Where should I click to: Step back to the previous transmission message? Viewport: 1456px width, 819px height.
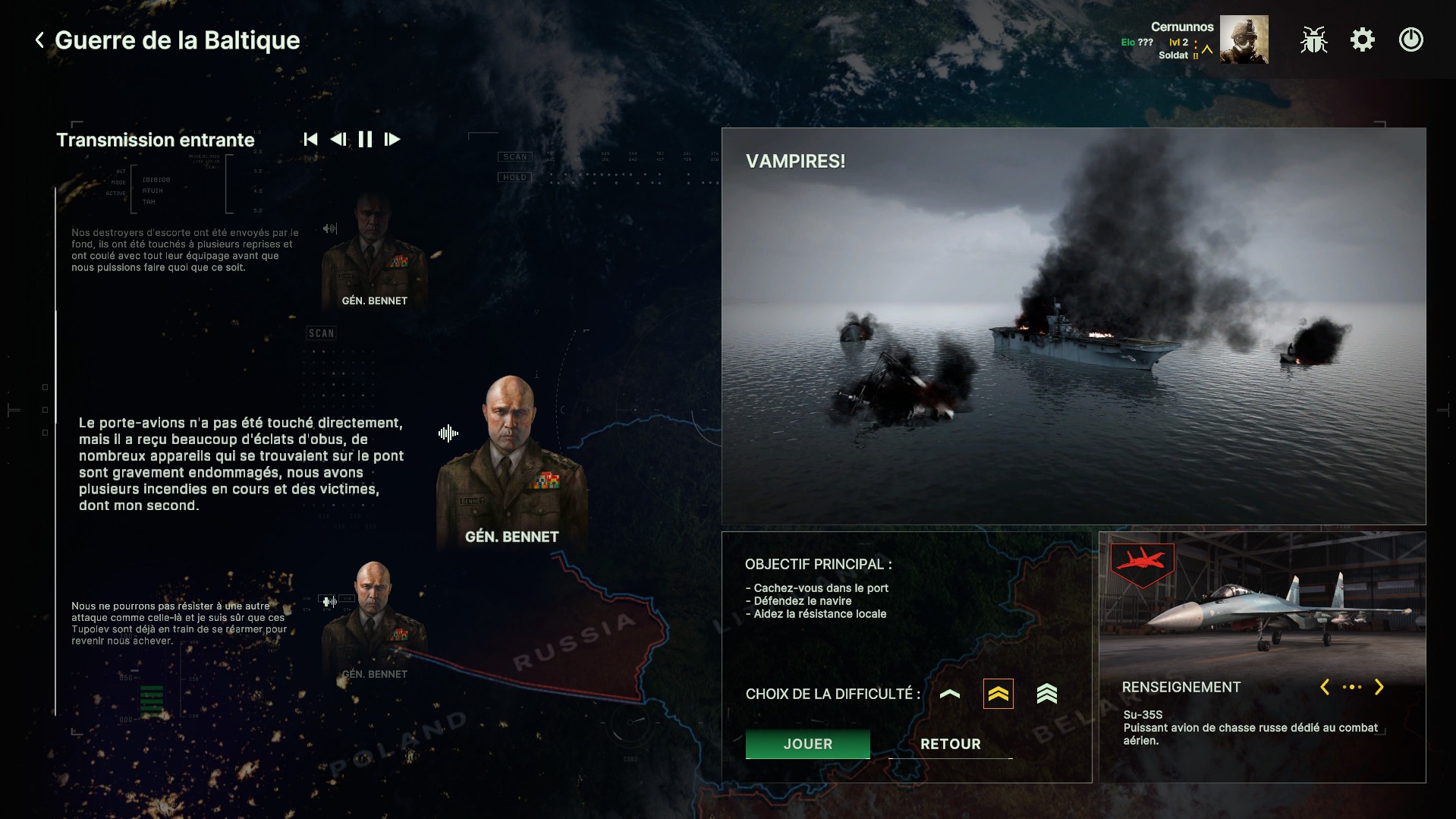click(x=338, y=140)
